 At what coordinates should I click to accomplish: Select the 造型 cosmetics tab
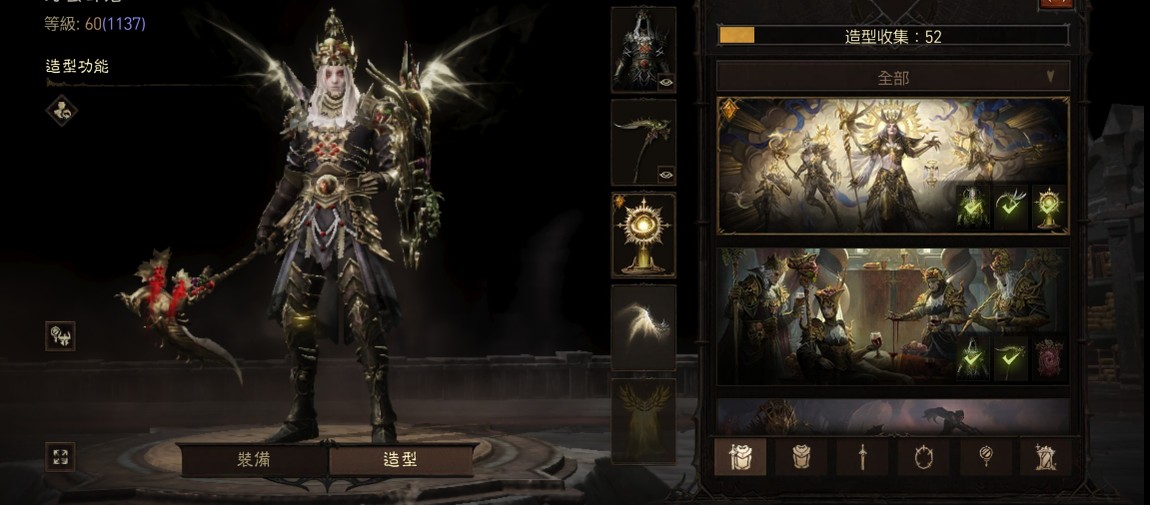click(x=400, y=459)
